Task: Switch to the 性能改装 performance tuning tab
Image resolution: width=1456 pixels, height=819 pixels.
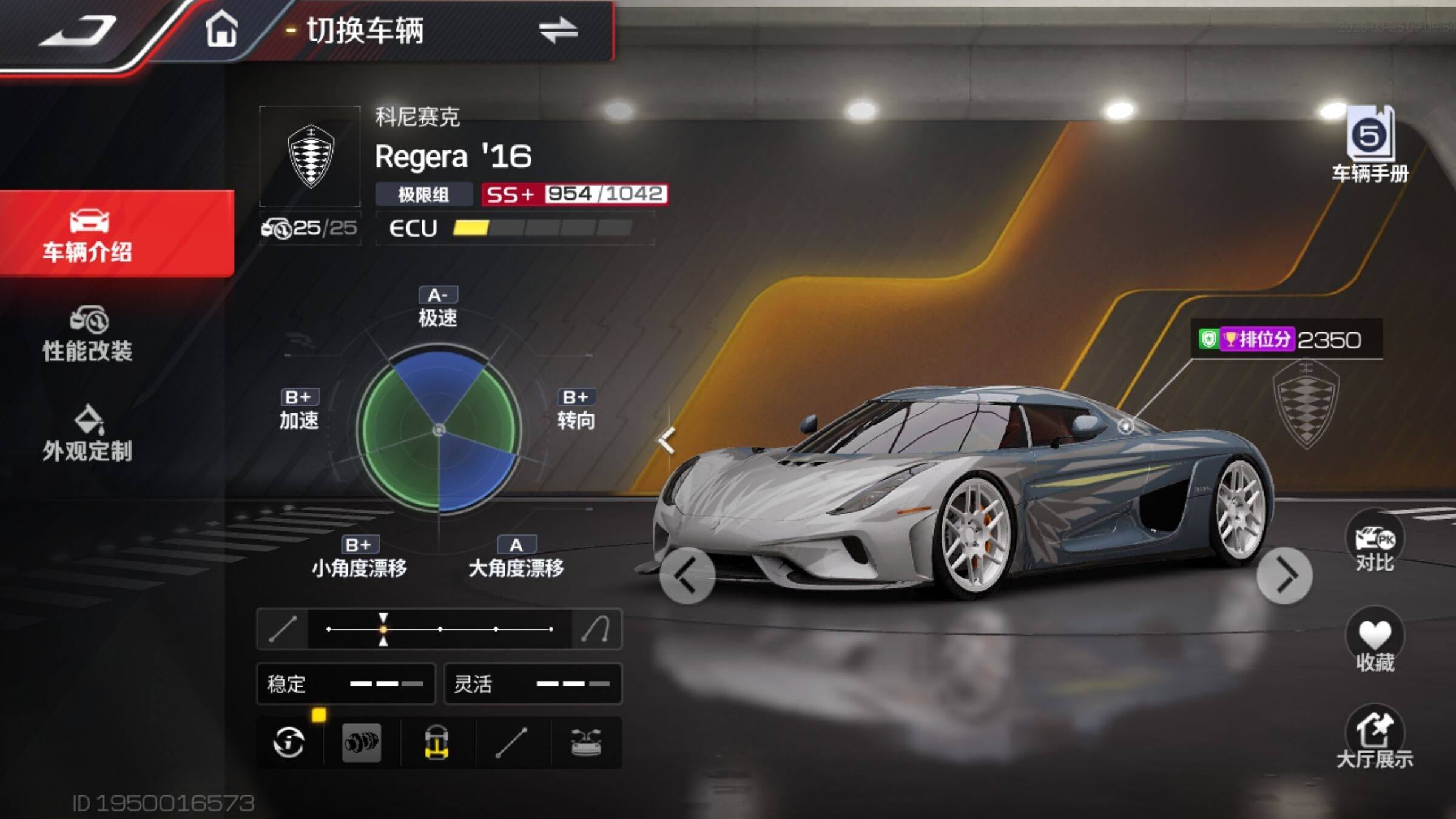Action: [88, 334]
